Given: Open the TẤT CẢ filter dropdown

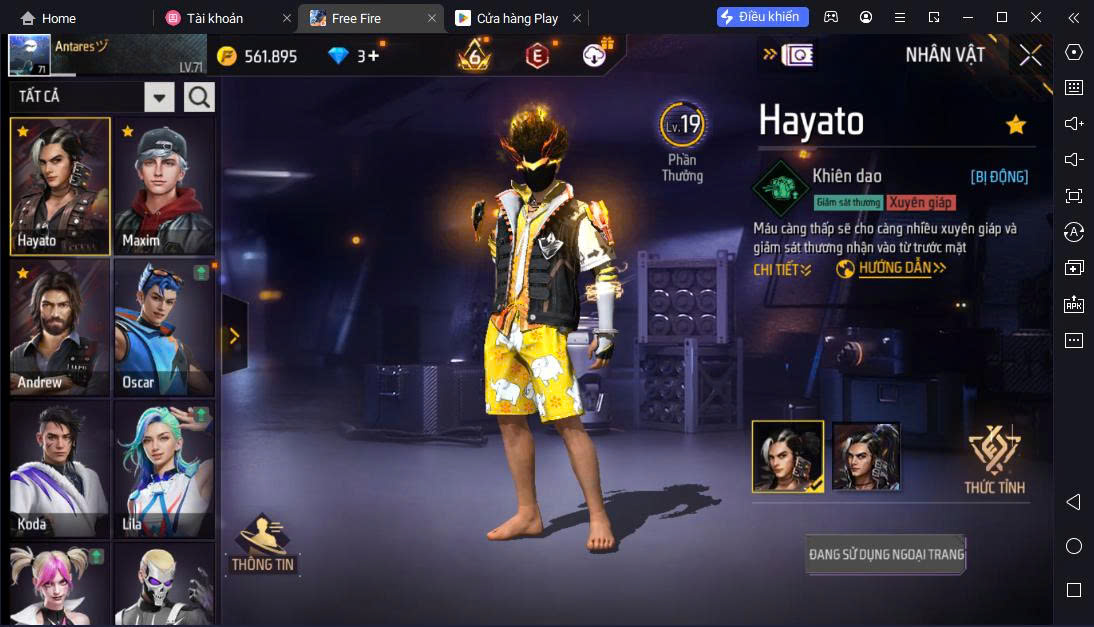Looking at the screenshot, I should (159, 97).
